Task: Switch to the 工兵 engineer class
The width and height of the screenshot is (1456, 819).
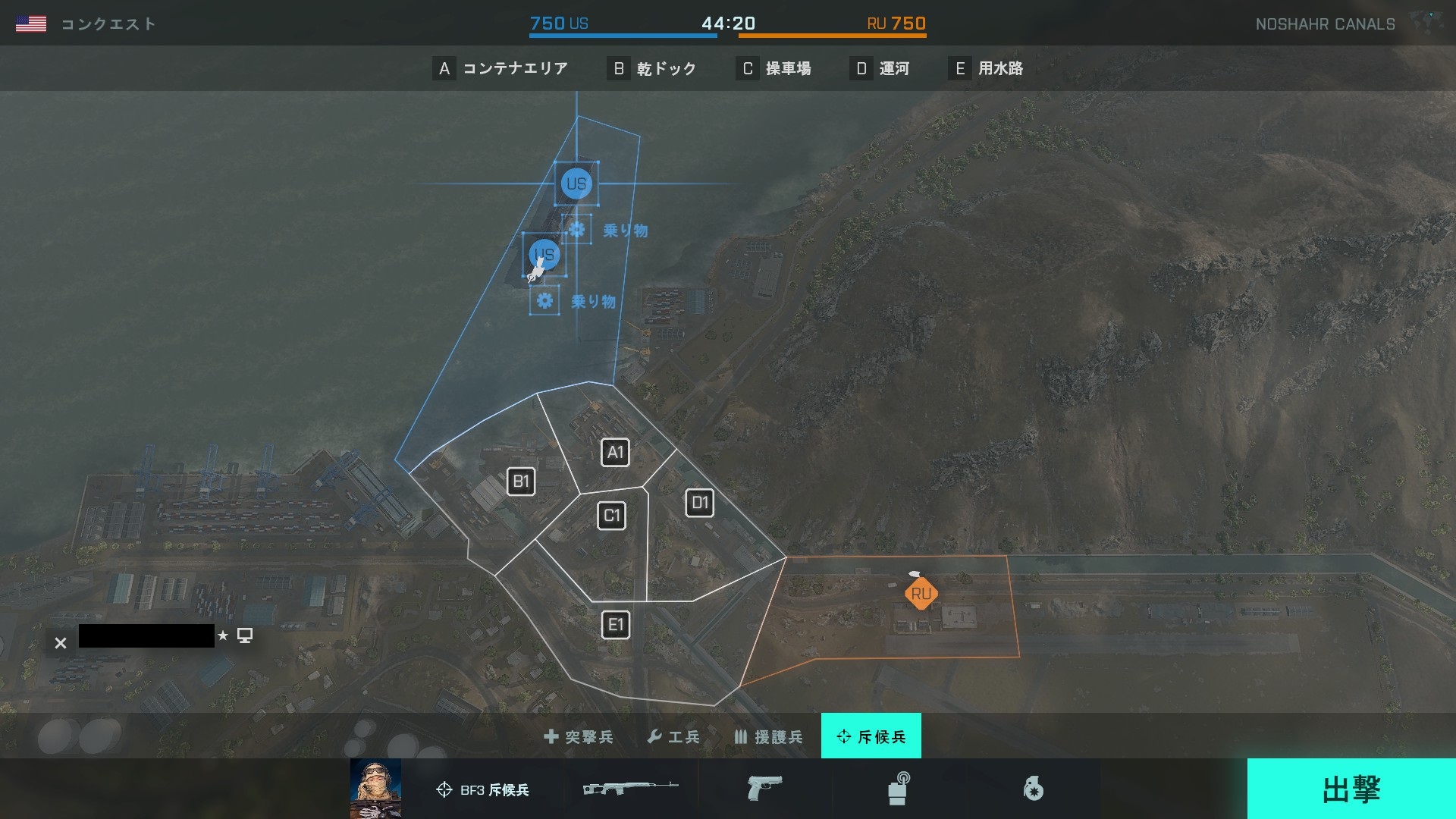Action: [x=673, y=736]
